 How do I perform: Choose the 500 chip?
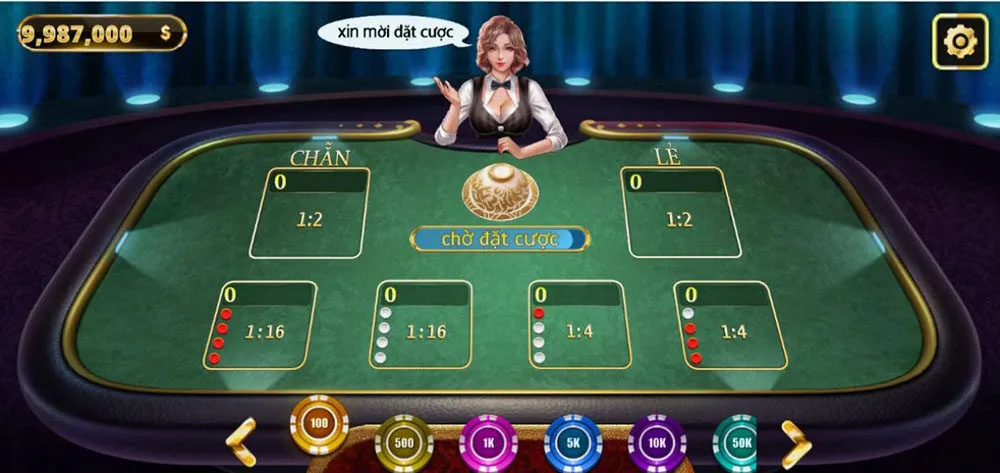(x=404, y=443)
